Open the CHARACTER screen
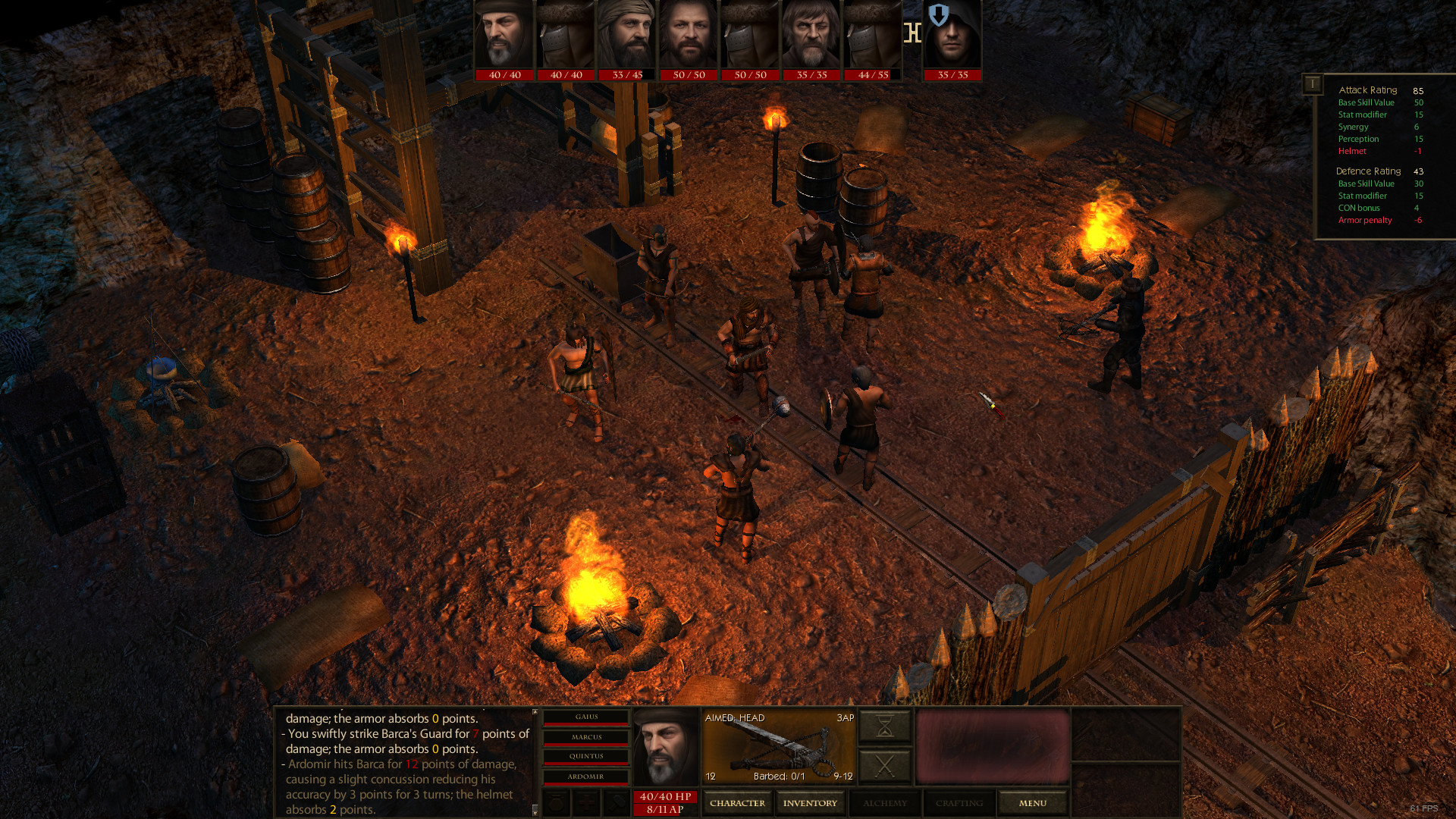The height and width of the screenshot is (819, 1456). [x=737, y=802]
